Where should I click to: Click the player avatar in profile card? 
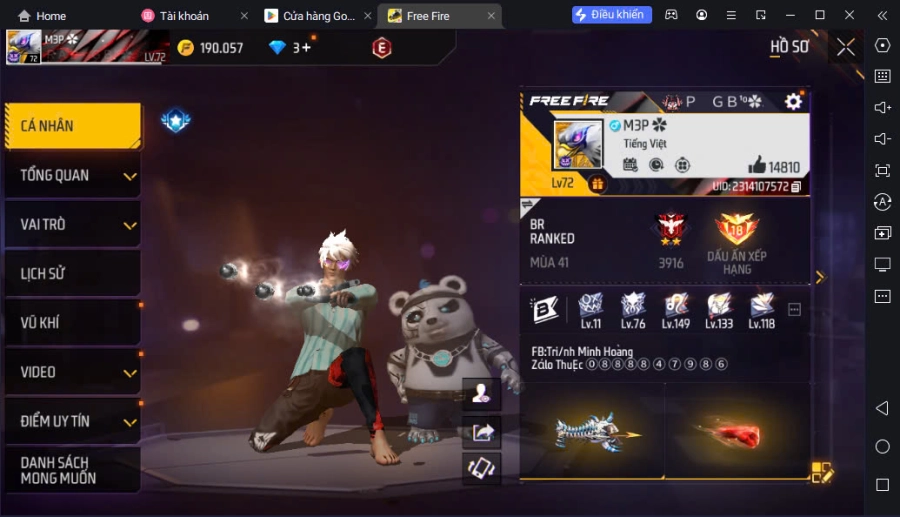point(578,145)
